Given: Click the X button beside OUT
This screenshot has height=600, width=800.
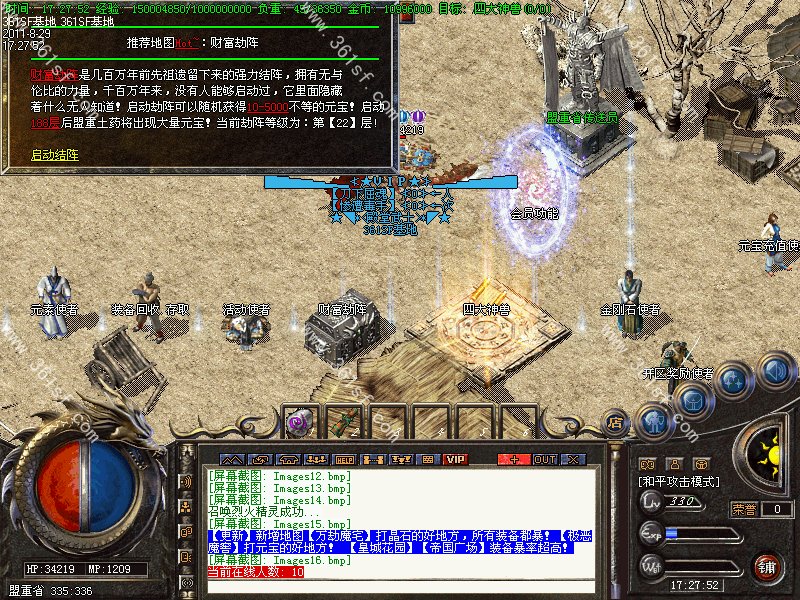Looking at the screenshot, I should click(573, 459).
